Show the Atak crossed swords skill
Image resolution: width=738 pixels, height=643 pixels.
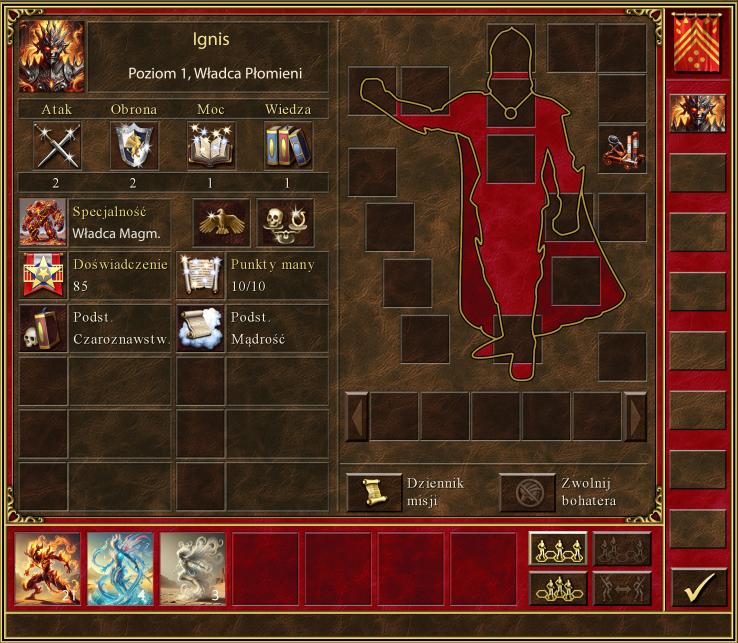57,146
